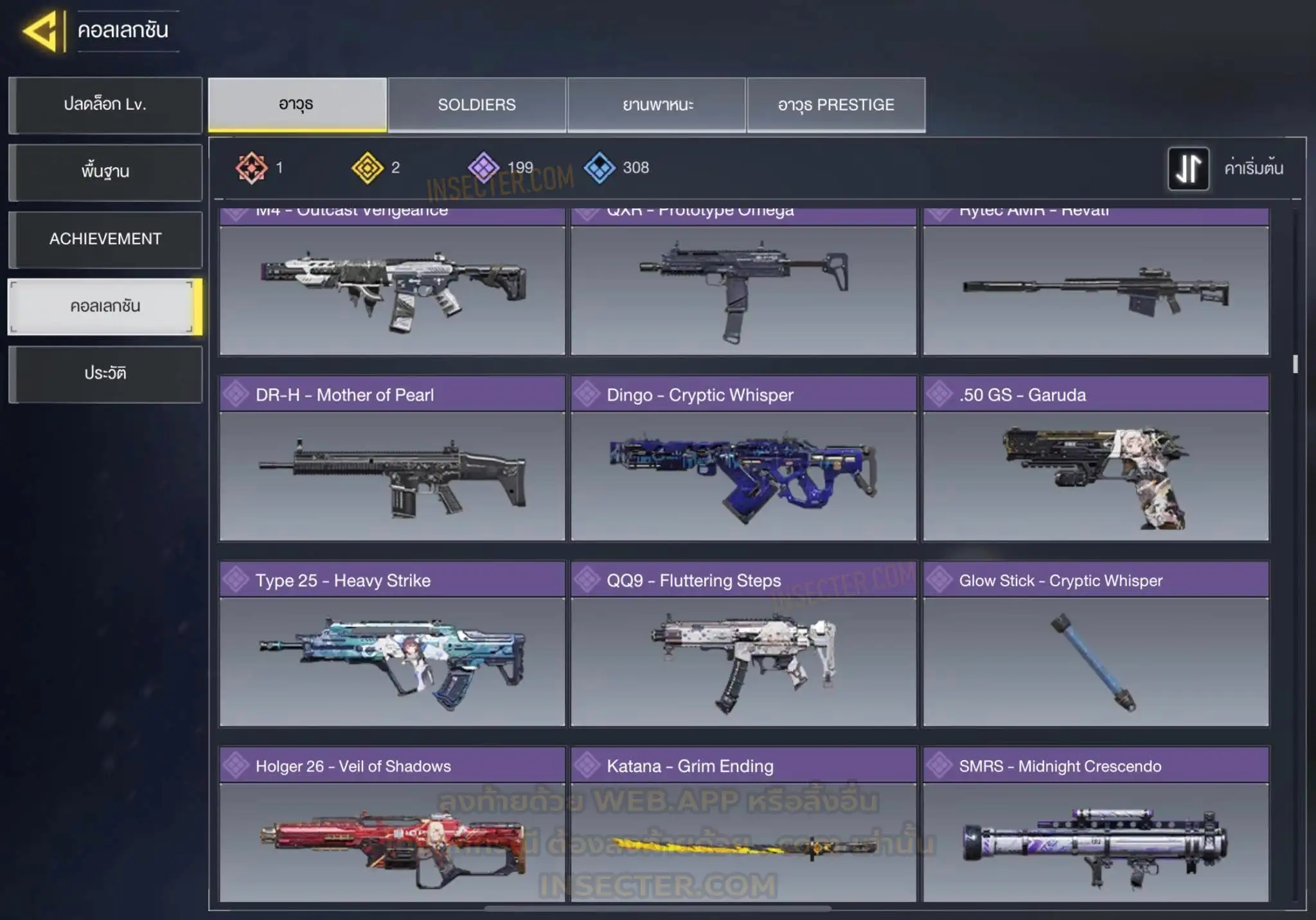Open the อาวุธ PRESTIGE tab

click(x=836, y=105)
